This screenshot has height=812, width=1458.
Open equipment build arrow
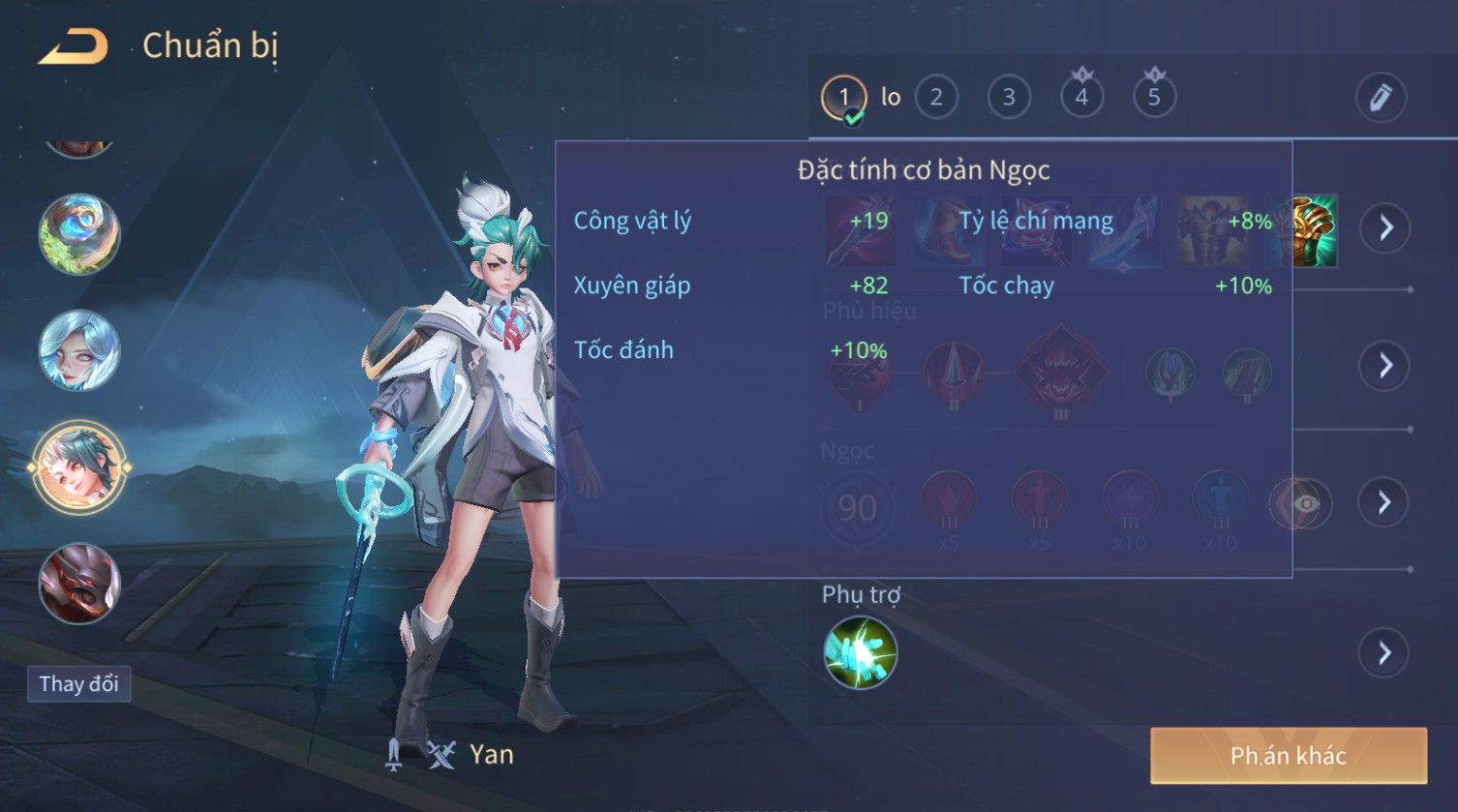pyautogui.click(x=1385, y=228)
